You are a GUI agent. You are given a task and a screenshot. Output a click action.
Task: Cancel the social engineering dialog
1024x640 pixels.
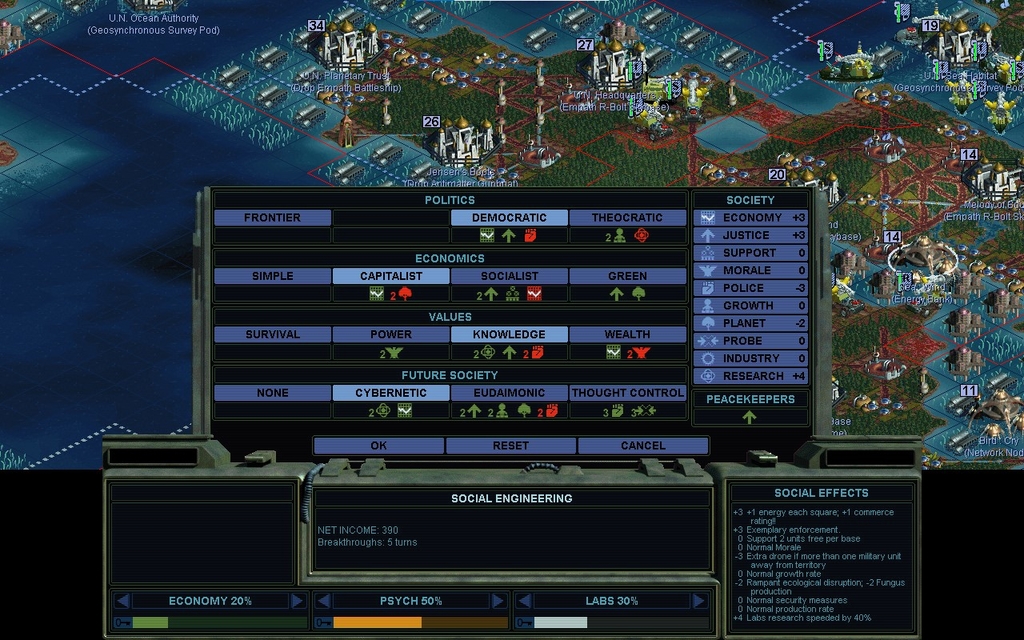(642, 445)
